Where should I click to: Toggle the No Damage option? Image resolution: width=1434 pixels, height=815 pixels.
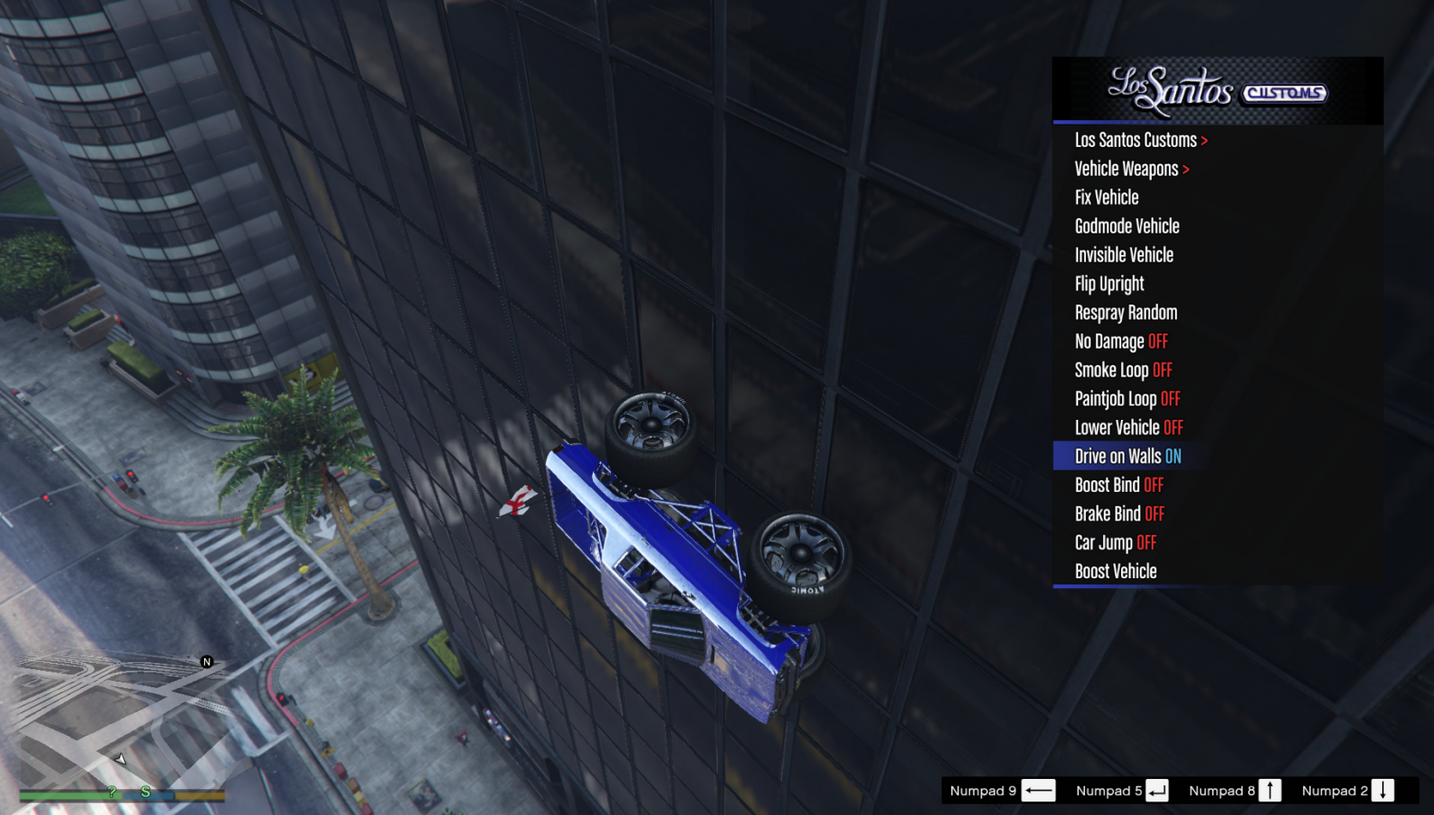click(1121, 342)
